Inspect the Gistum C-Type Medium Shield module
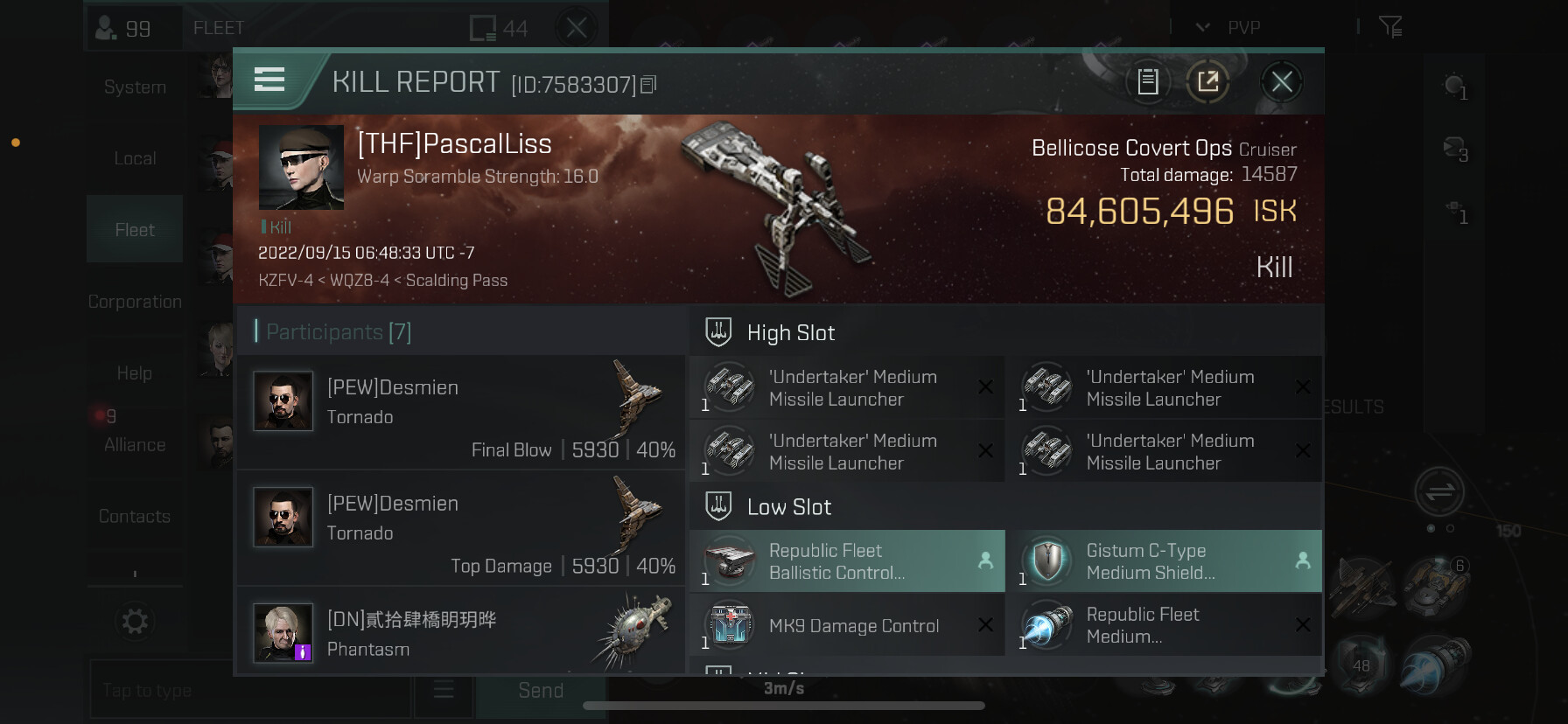The width and height of the screenshot is (1568, 724). 1164,561
